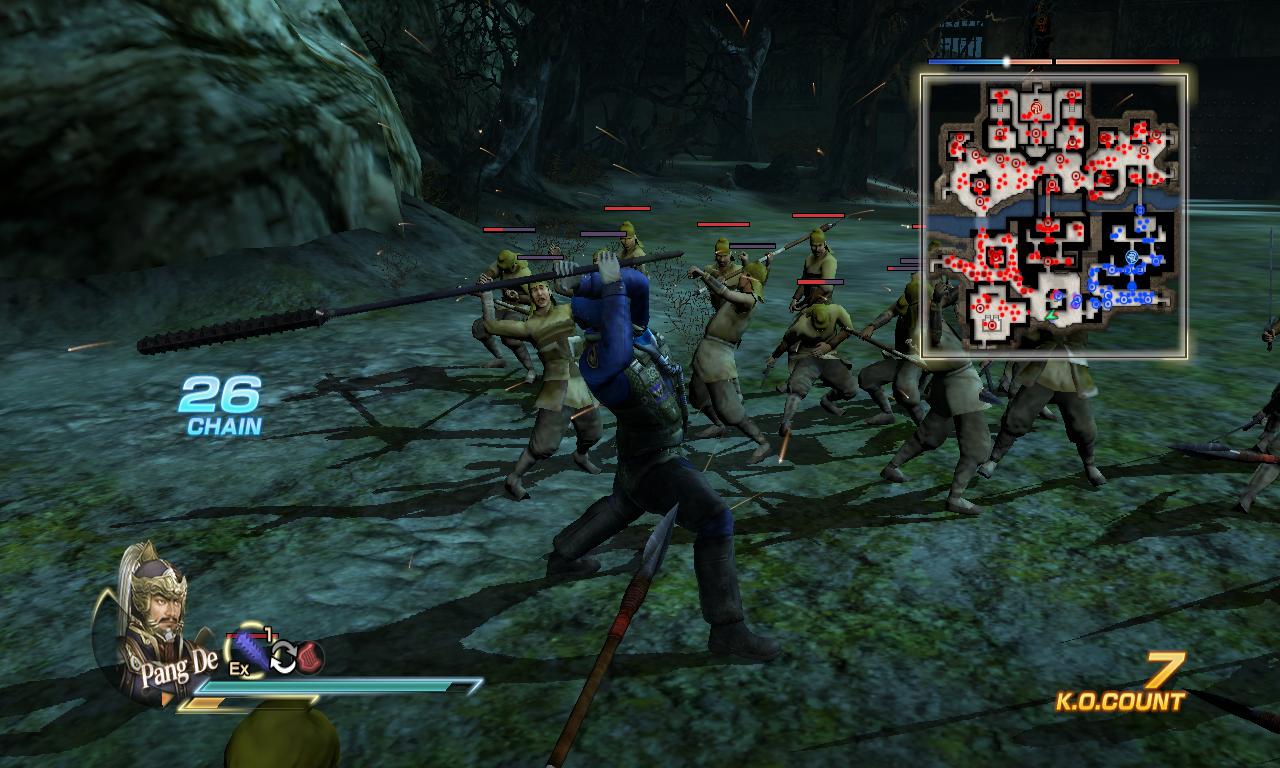Viewport: 1280px width, 768px height.
Task: Select the red secondary weapon icon
Action: 311,656
